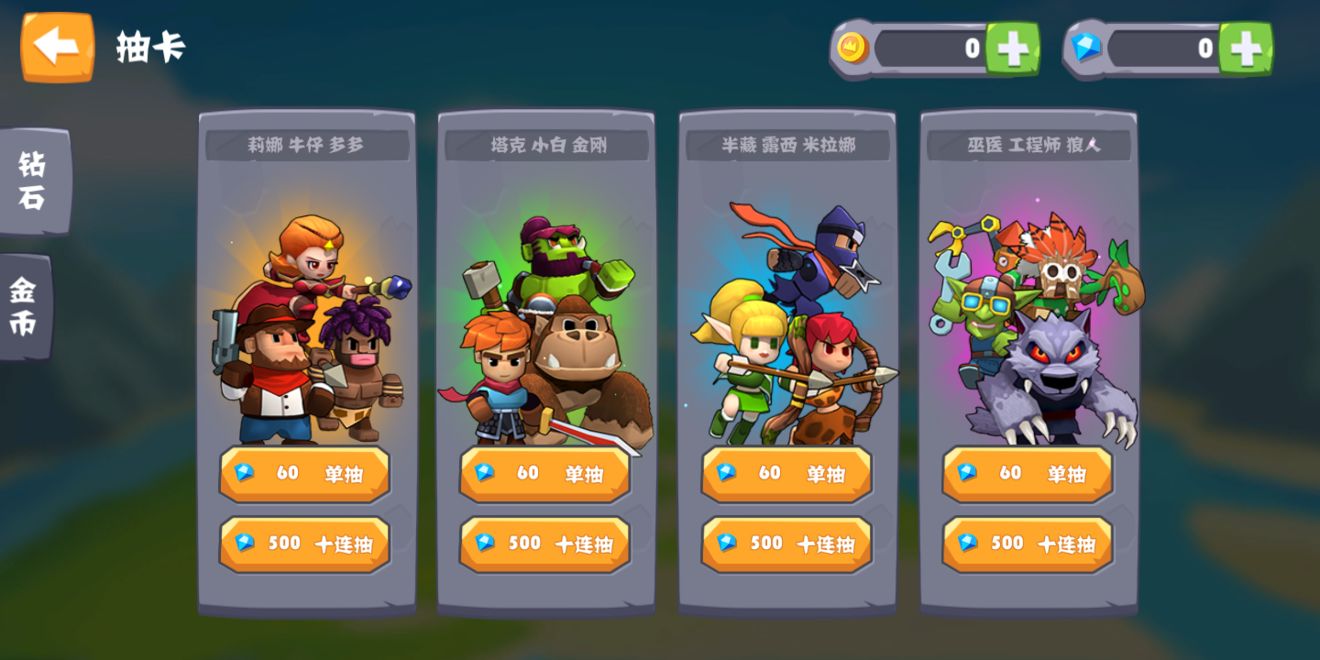
Task: Single draw (单抽) on the 塔克 小白 金刚 banner
Action: pyautogui.click(x=545, y=473)
